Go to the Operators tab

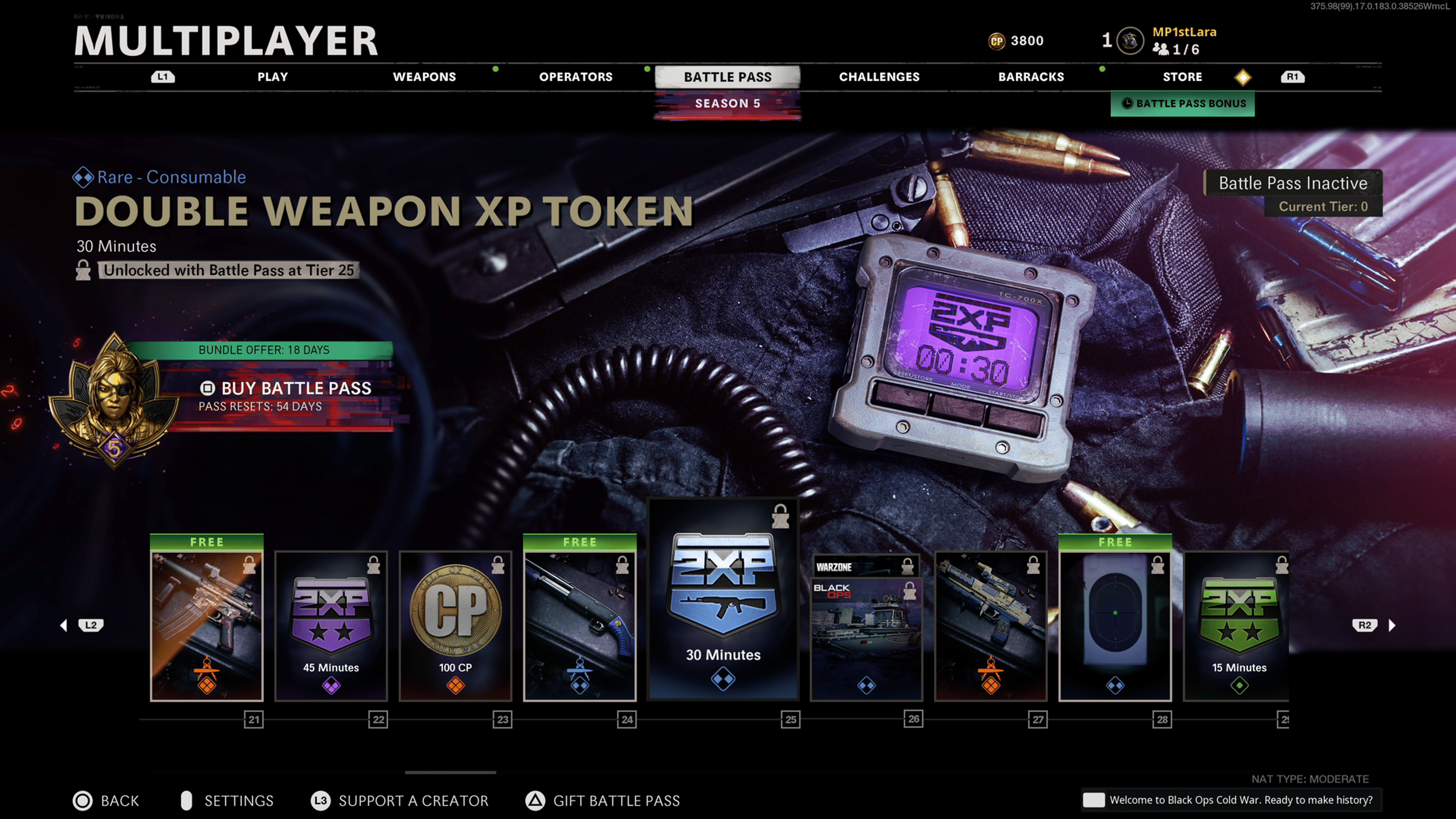(576, 77)
